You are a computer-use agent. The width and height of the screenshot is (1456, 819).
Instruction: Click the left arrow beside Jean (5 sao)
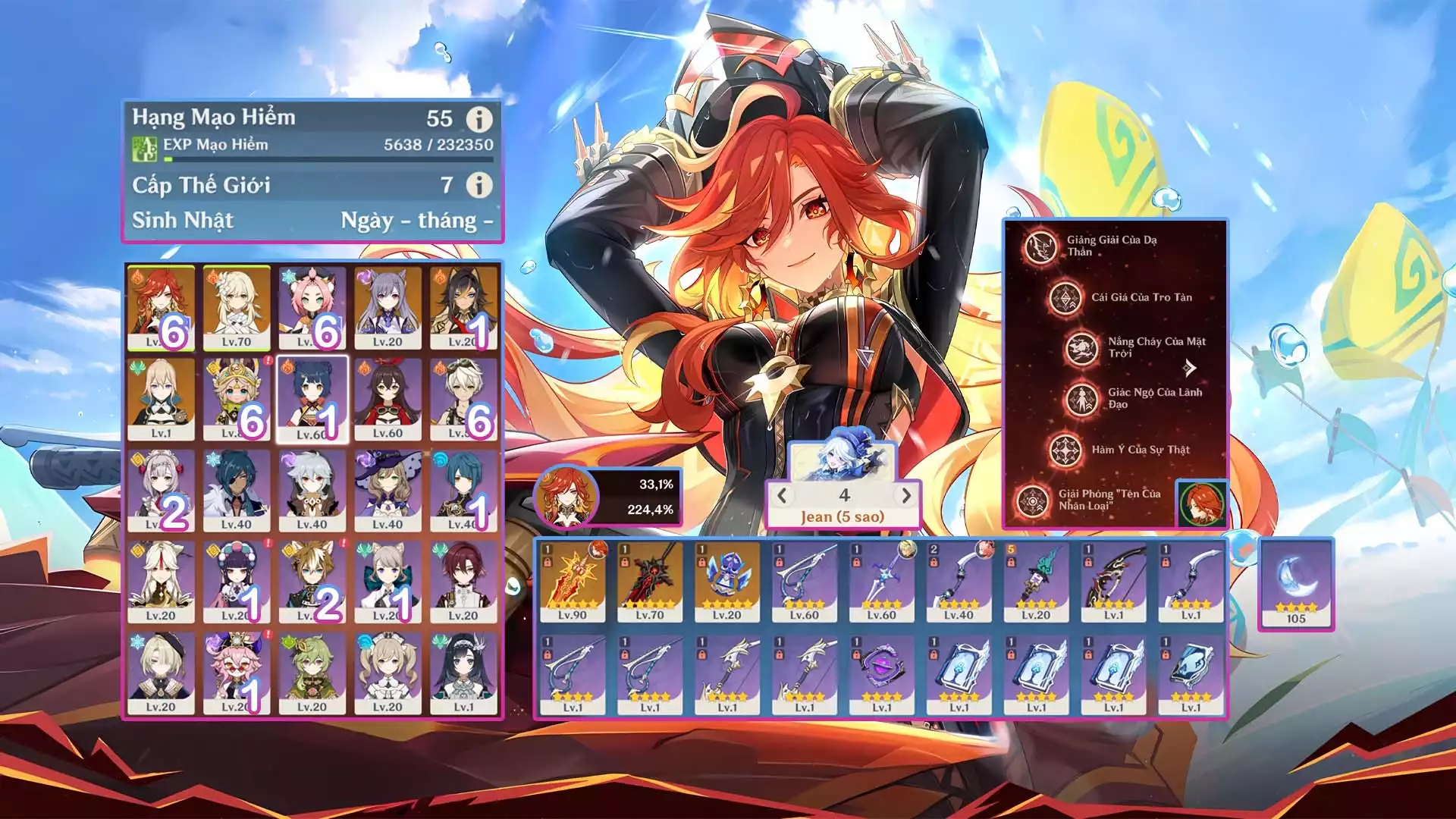783,496
